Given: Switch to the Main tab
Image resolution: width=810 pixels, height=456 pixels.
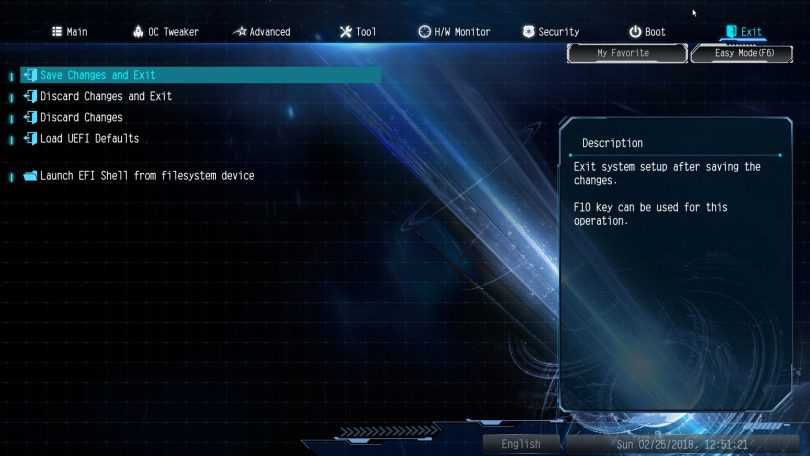Looking at the screenshot, I should point(69,32).
